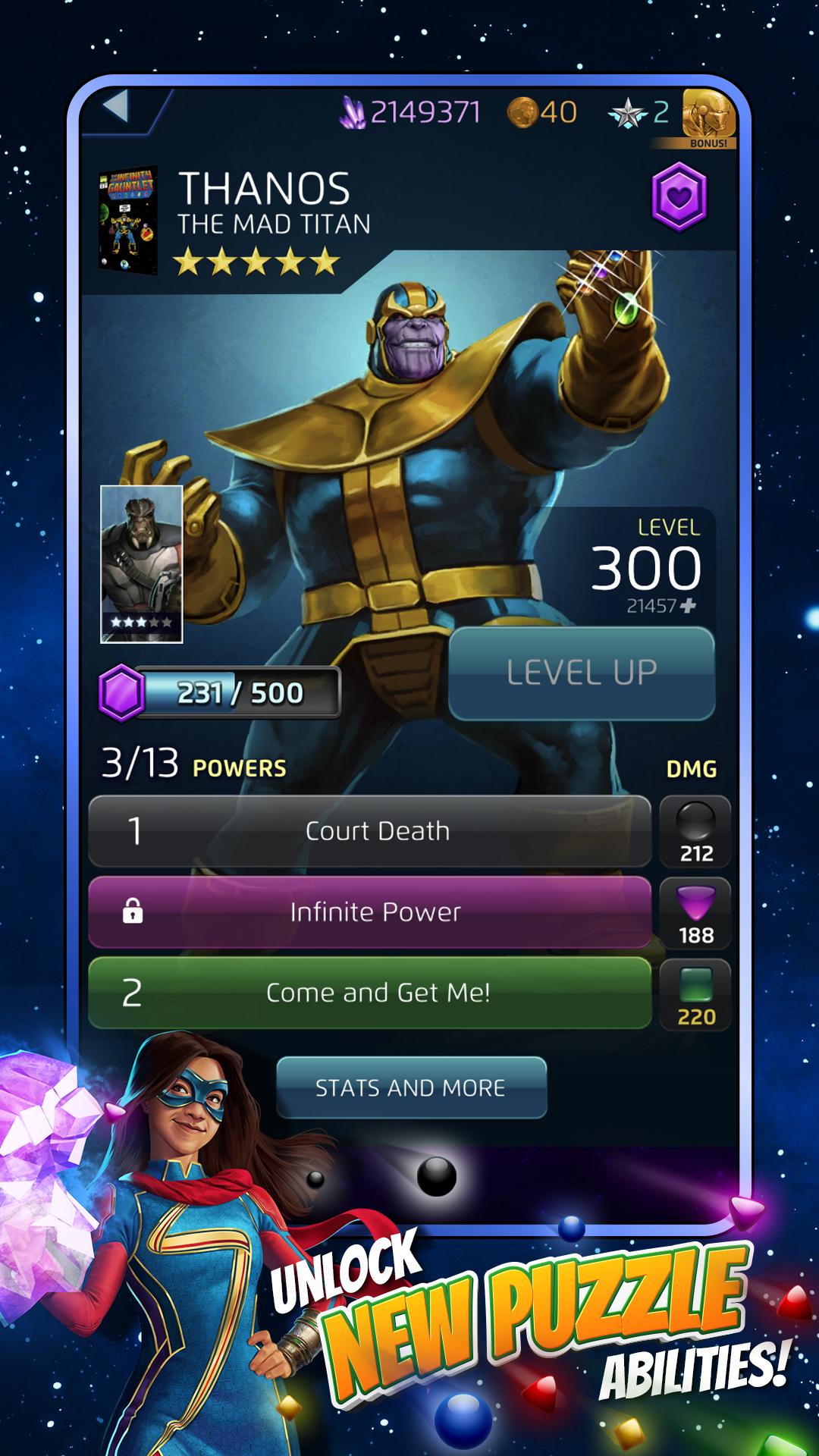Viewport: 819px width, 1456px height.
Task: Show black tile damage for Court Death
Action: (695, 831)
